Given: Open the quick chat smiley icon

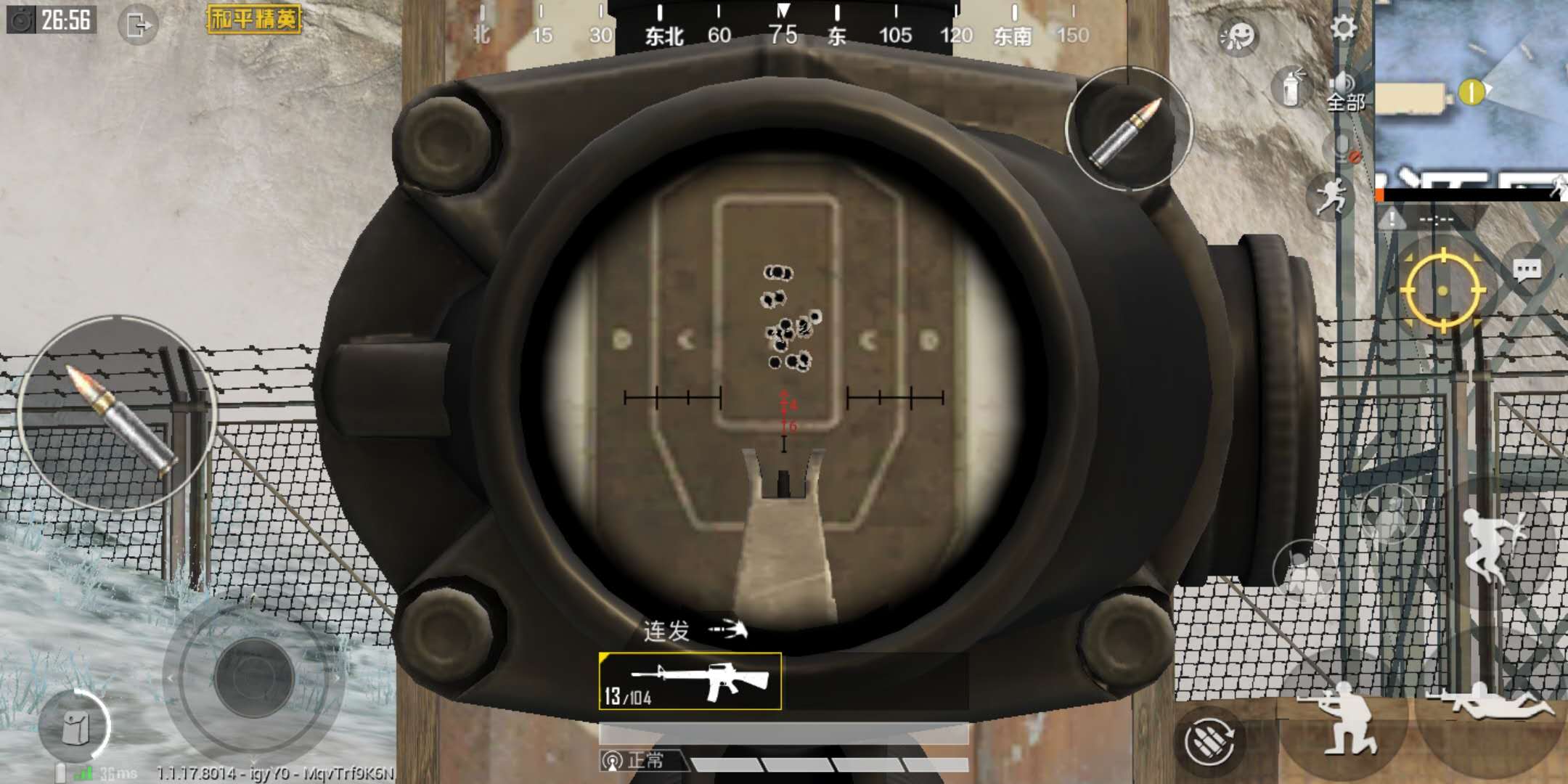Looking at the screenshot, I should point(1238,36).
